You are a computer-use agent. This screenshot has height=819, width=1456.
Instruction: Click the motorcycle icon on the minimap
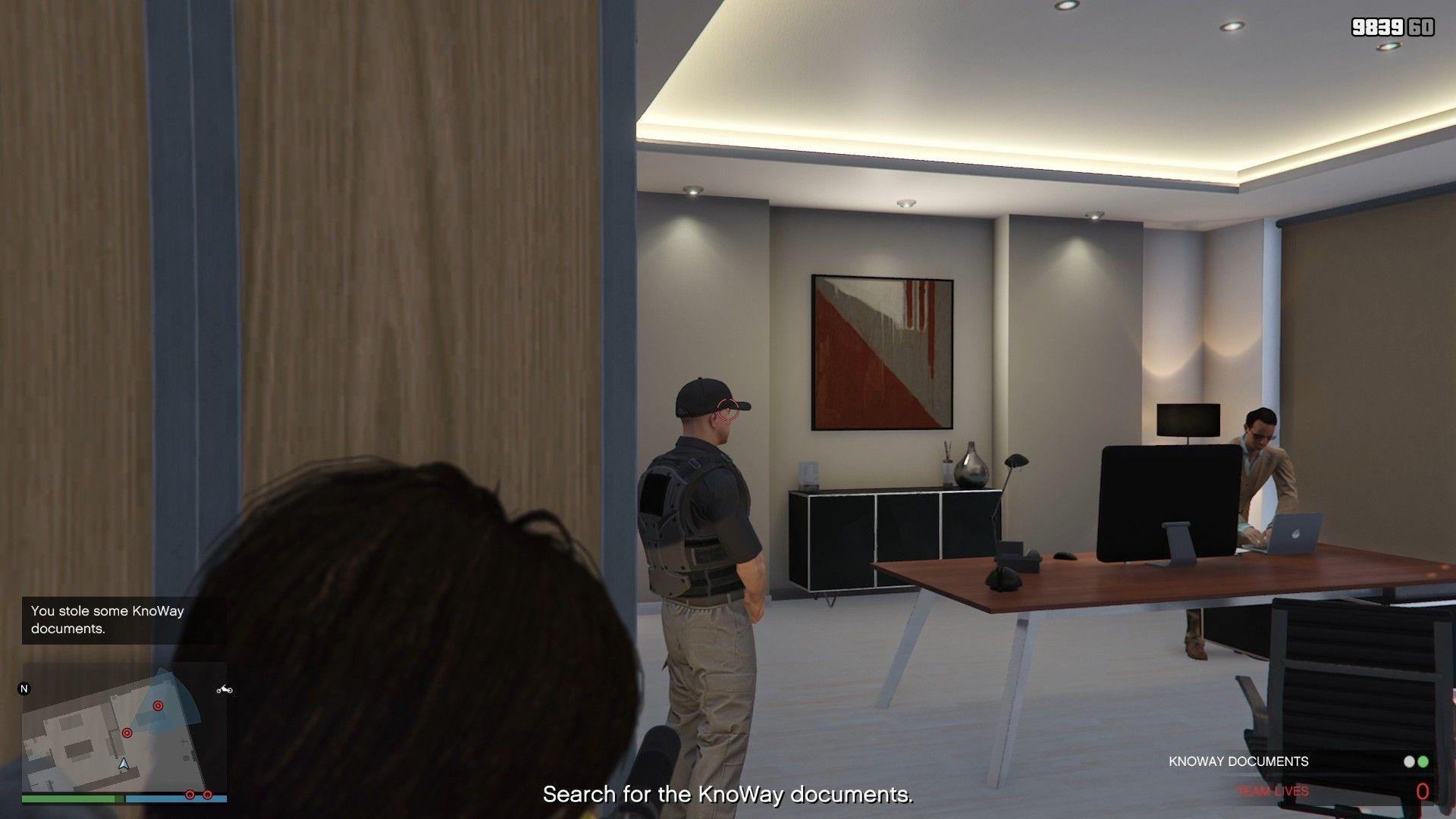click(224, 689)
